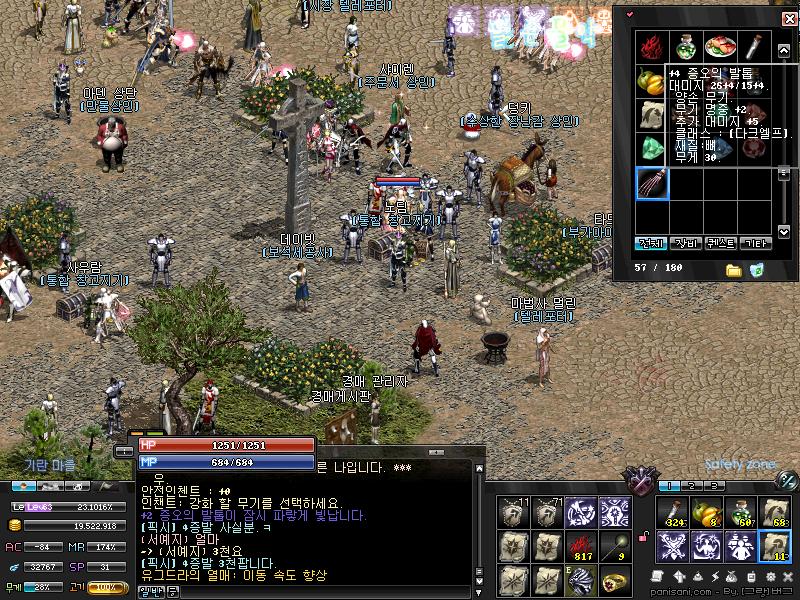Click the yellow folder icon in the inventory

tap(734, 270)
